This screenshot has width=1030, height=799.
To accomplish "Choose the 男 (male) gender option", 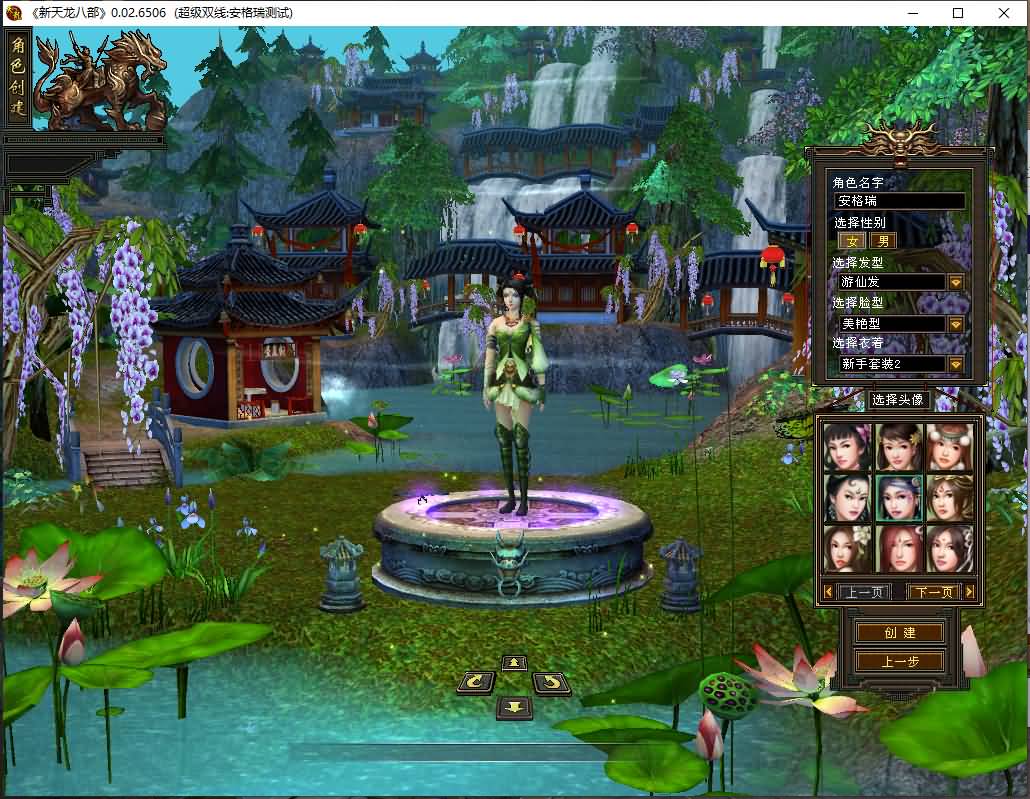I will [x=882, y=241].
